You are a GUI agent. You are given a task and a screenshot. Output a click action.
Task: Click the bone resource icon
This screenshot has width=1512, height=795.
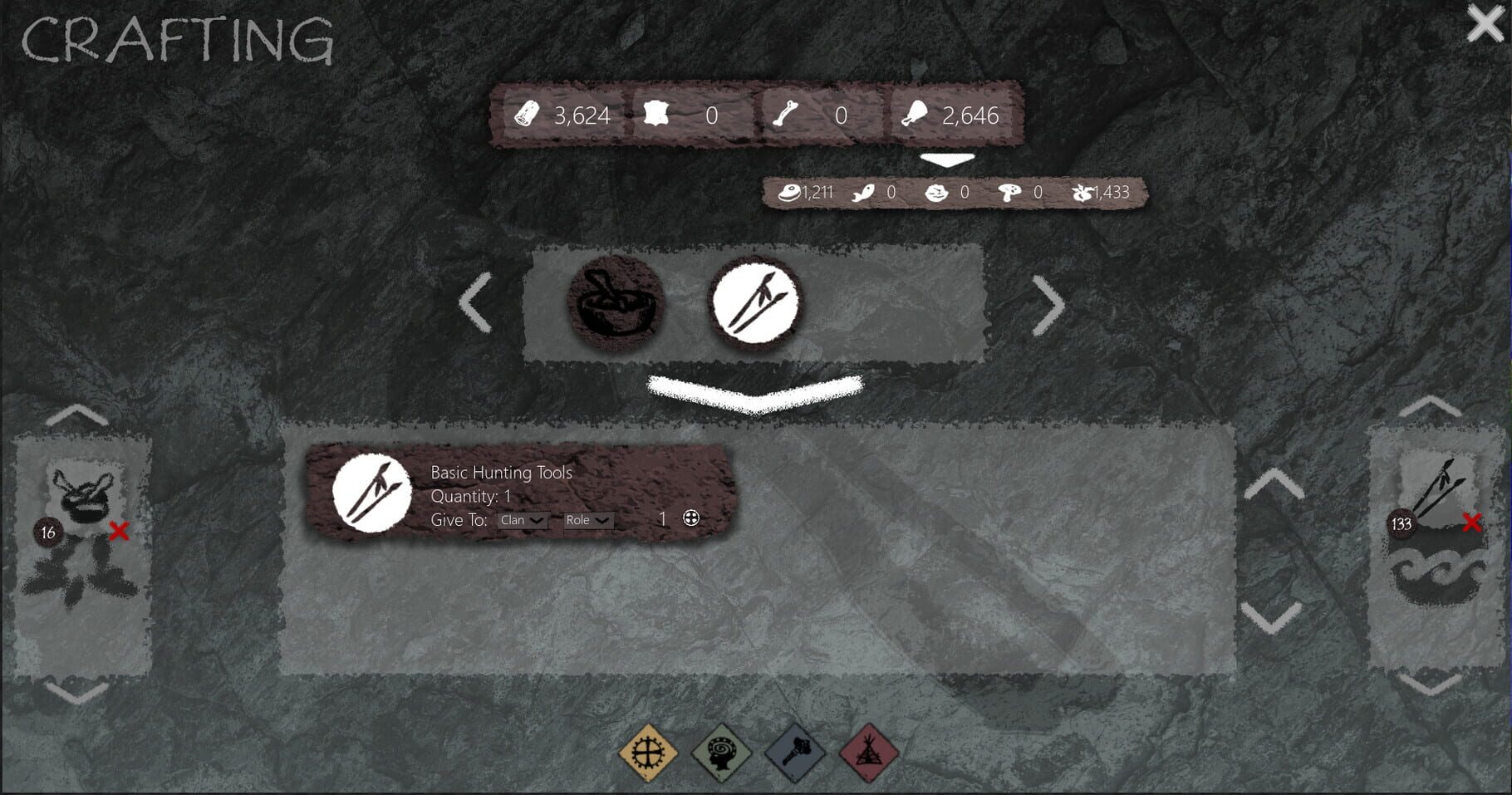[784, 116]
